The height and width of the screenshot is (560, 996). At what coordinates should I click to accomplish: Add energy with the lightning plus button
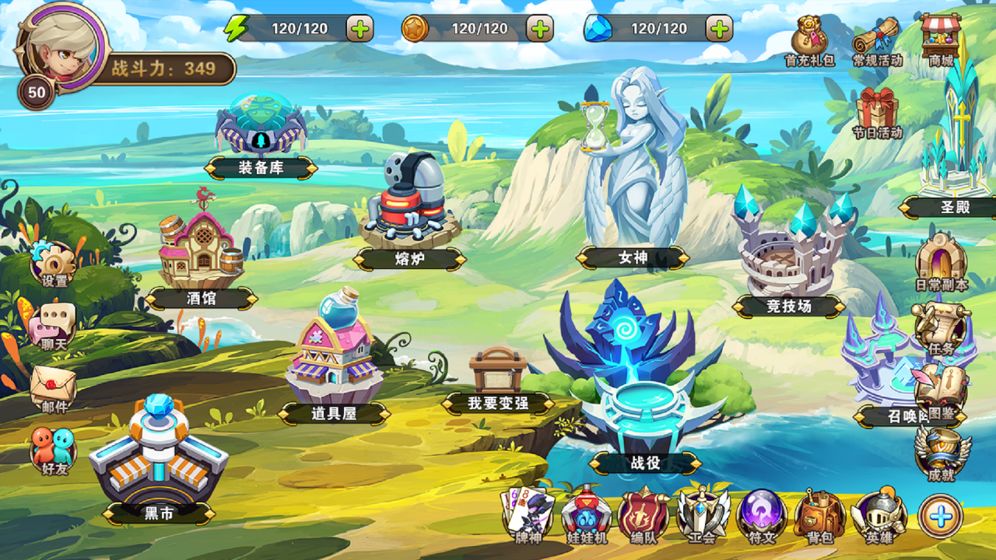(360, 28)
